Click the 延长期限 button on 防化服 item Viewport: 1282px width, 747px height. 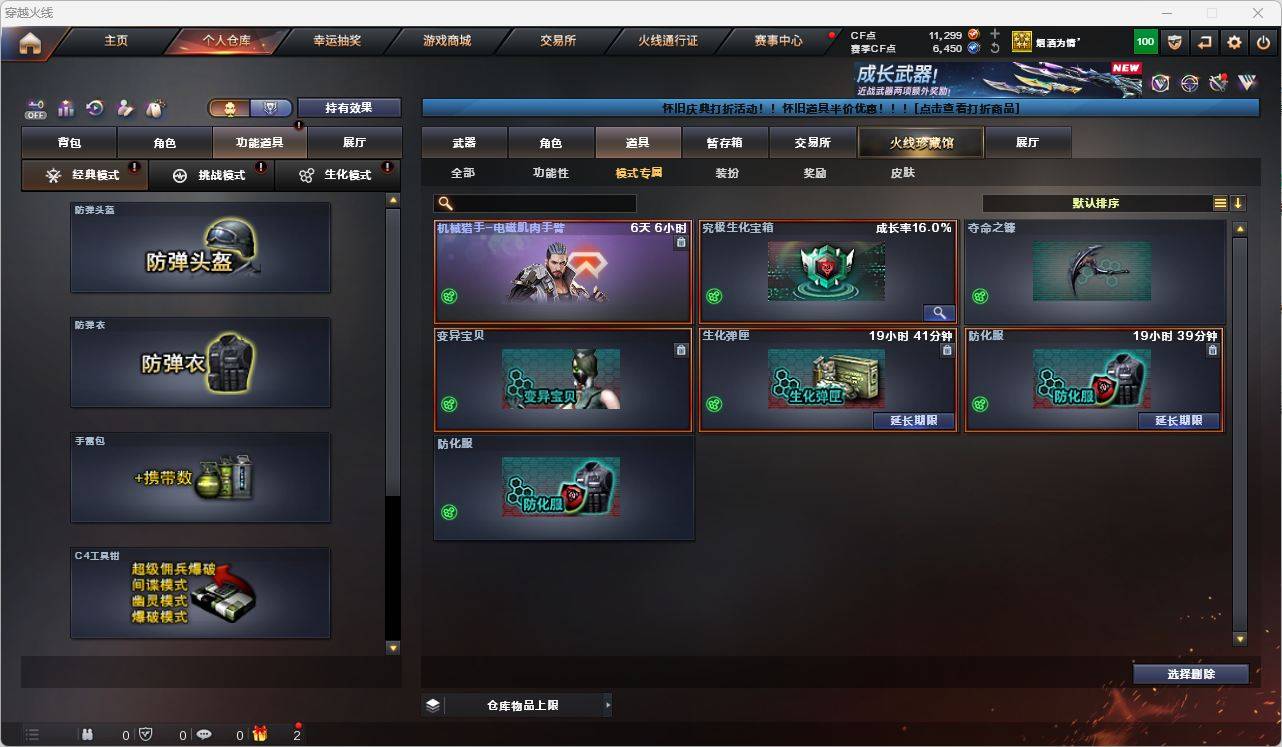[1179, 422]
